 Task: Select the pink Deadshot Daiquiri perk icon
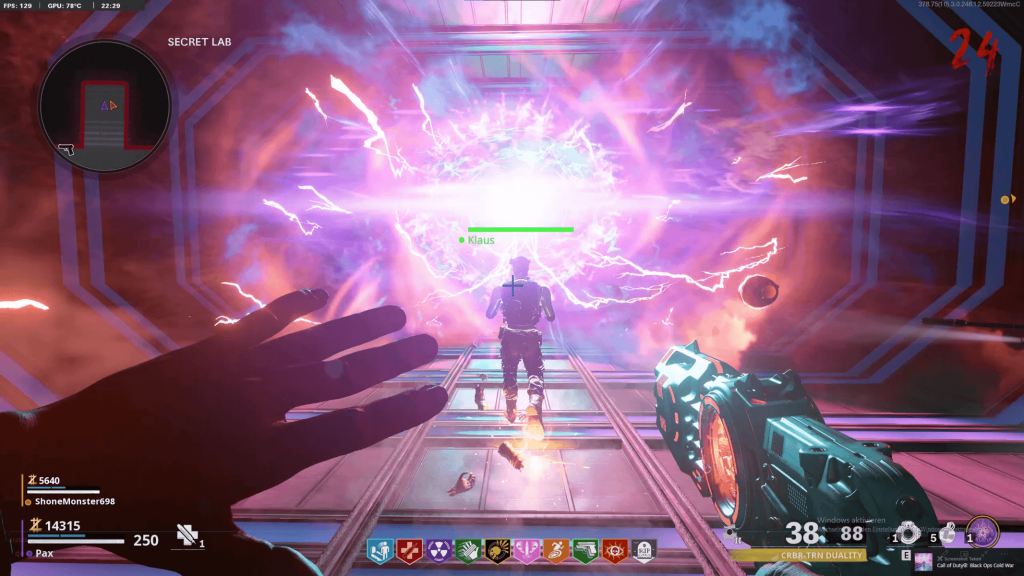[x=527, y=549]
